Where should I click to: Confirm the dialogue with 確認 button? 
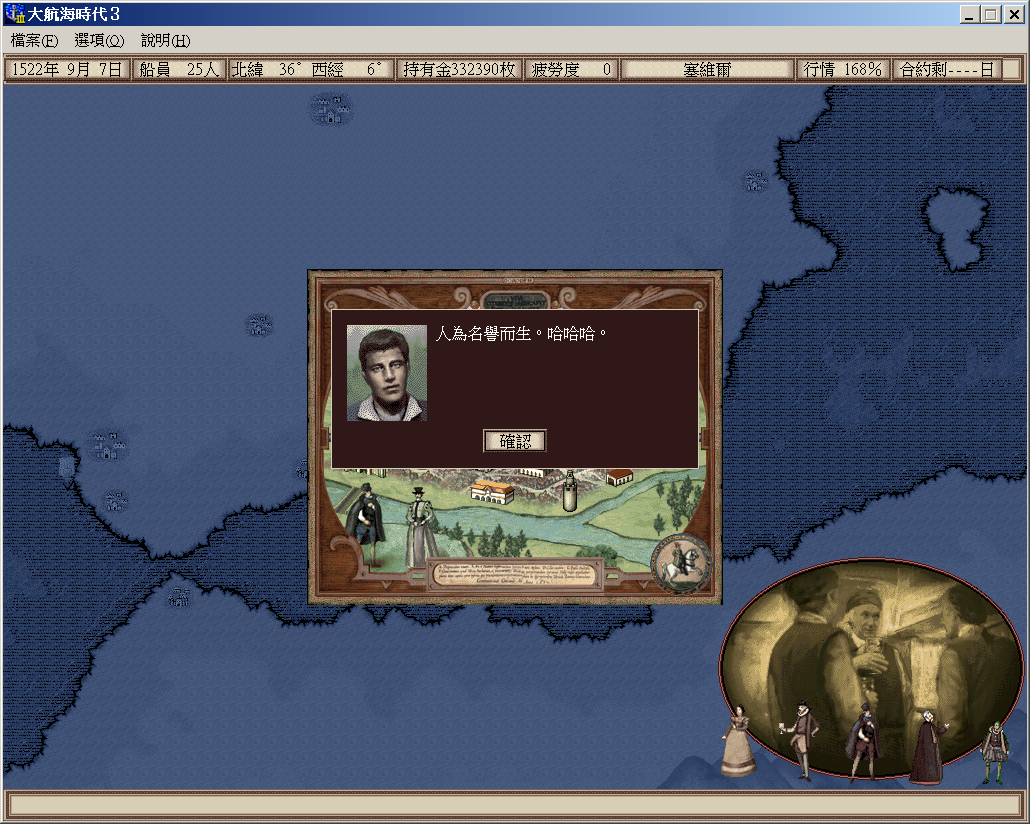click(515, 441)
